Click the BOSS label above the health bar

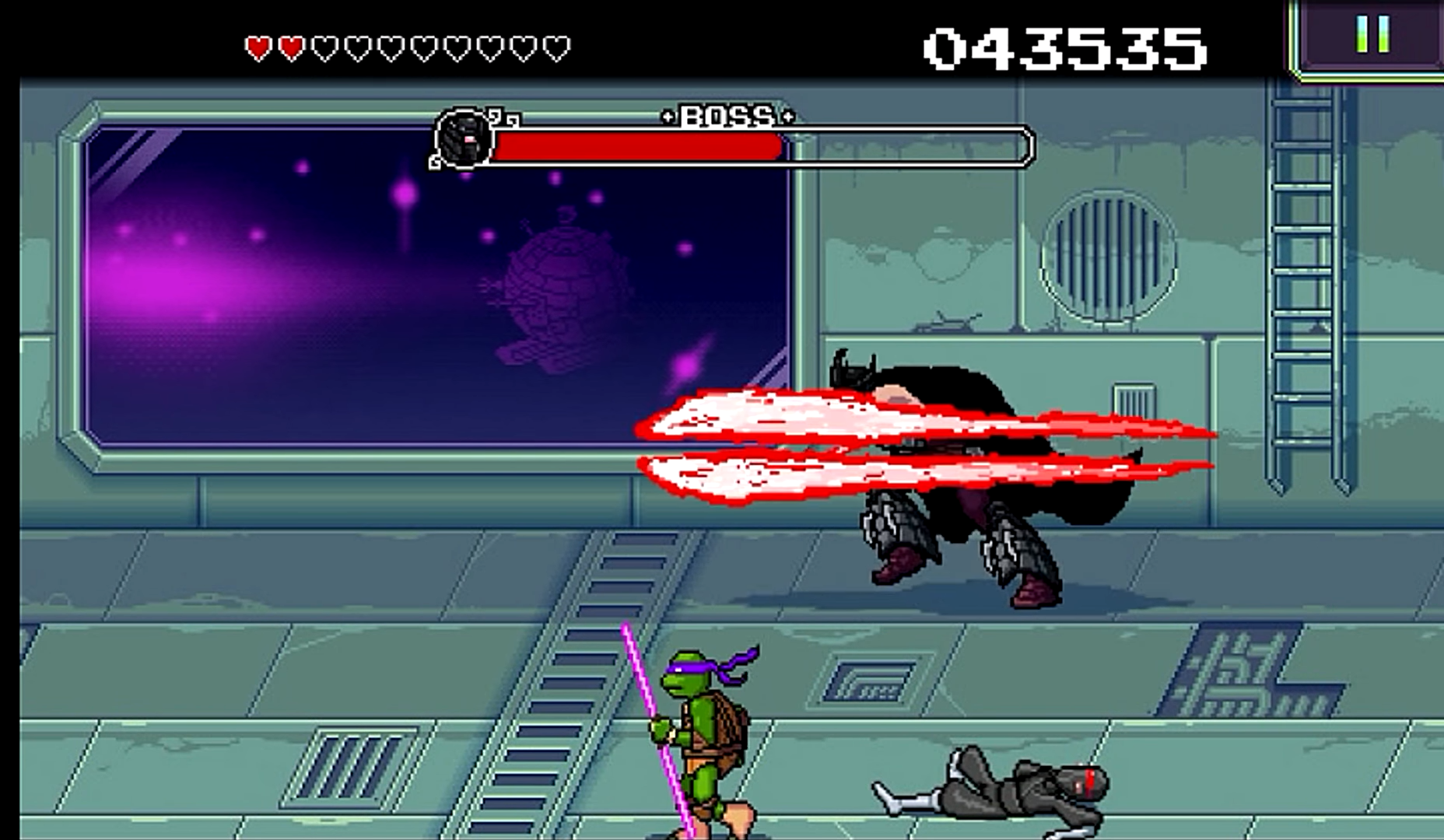pos(727,118)
